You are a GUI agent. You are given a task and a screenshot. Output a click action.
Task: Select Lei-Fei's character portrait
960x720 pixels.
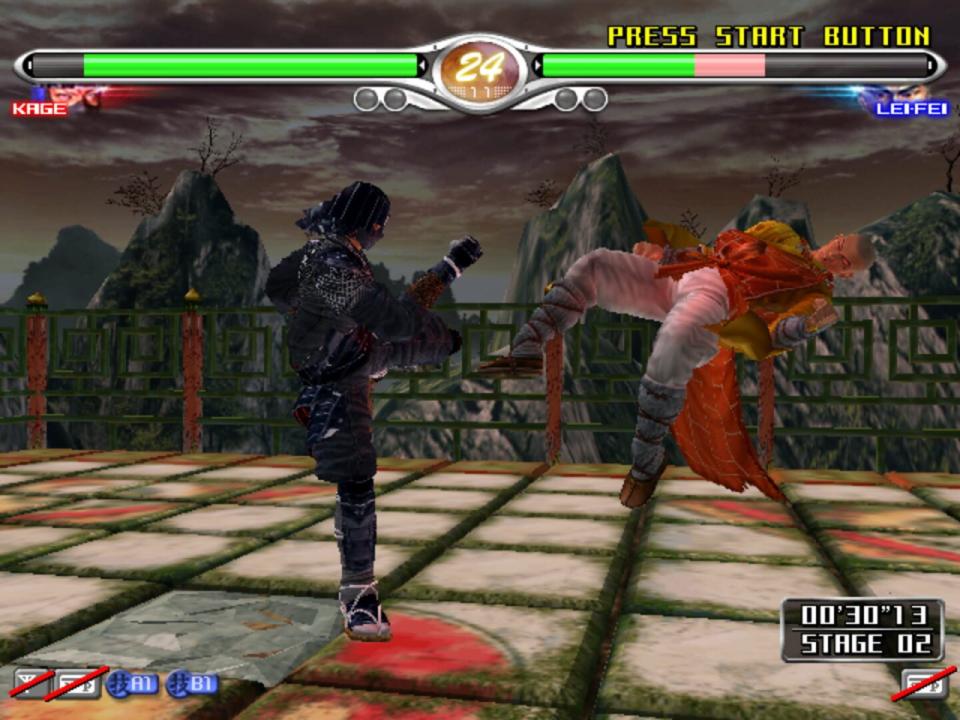893,94
